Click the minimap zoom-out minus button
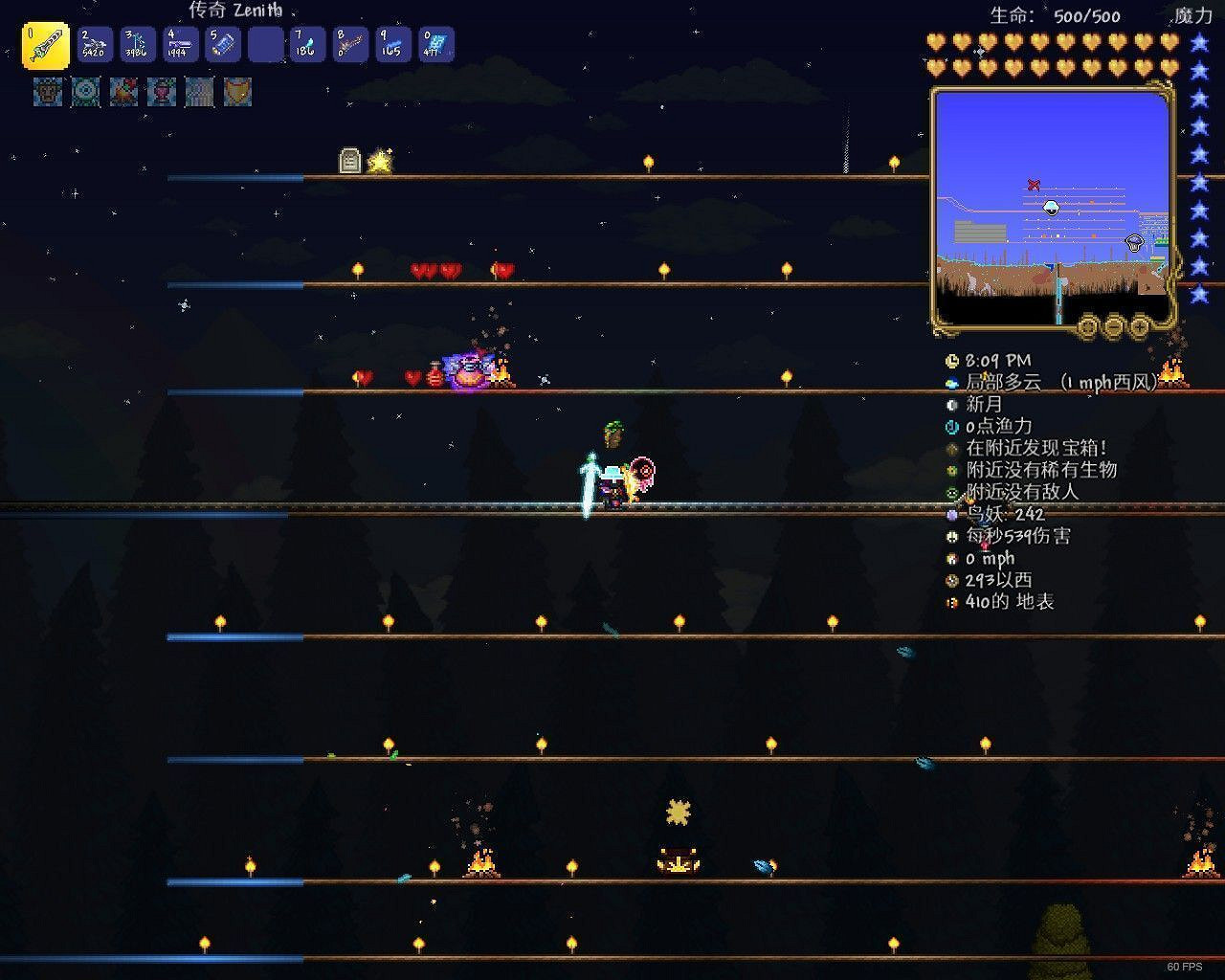 (x=1113, y=326)
